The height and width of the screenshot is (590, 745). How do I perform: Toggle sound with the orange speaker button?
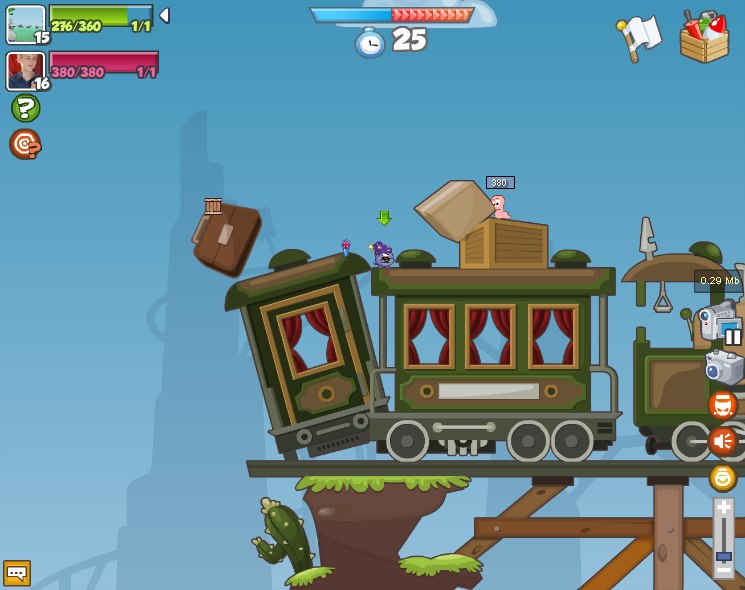pos(722,441)
